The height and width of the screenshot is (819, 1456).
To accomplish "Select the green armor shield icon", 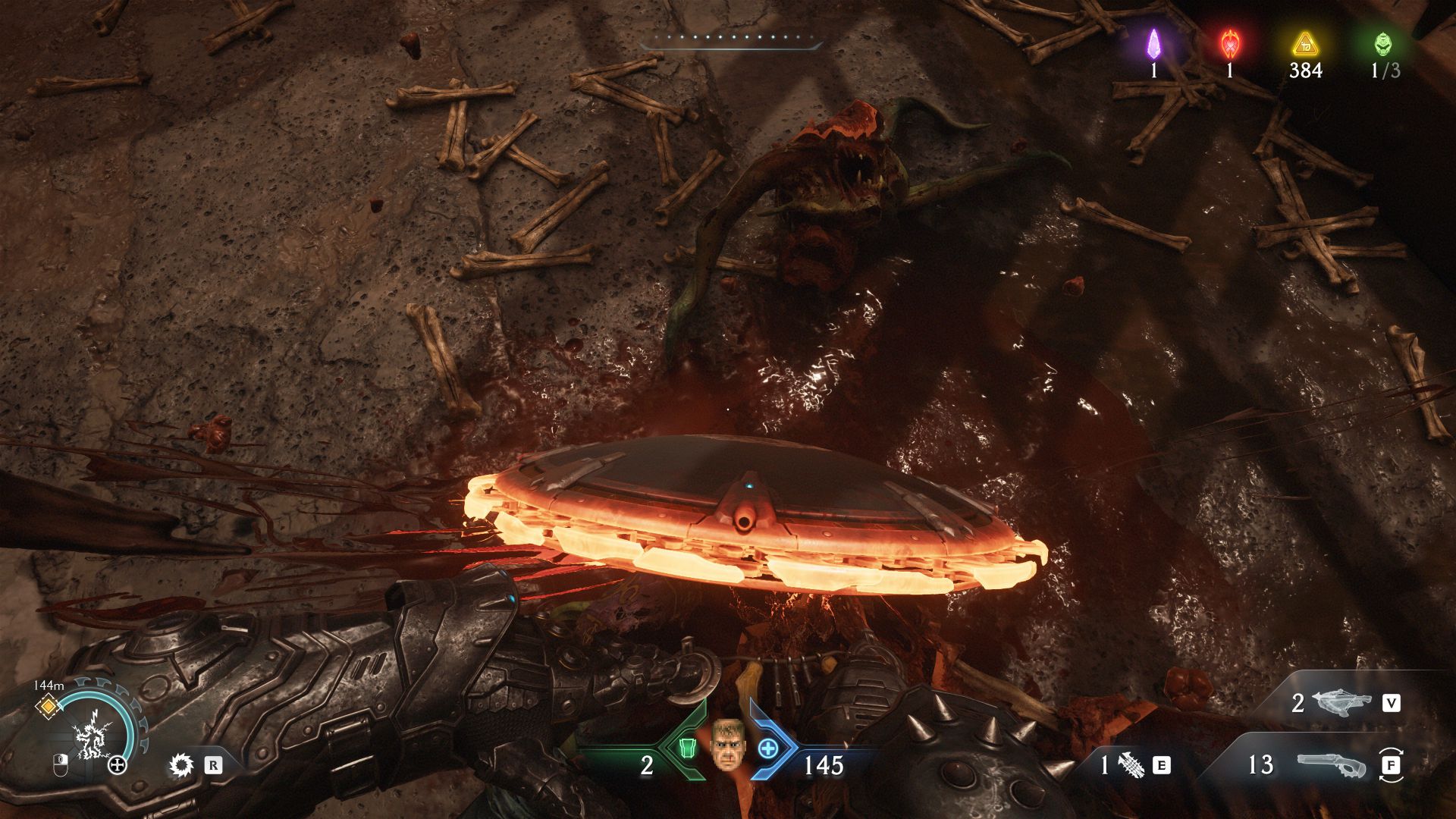I will click(x=687, y=748).
